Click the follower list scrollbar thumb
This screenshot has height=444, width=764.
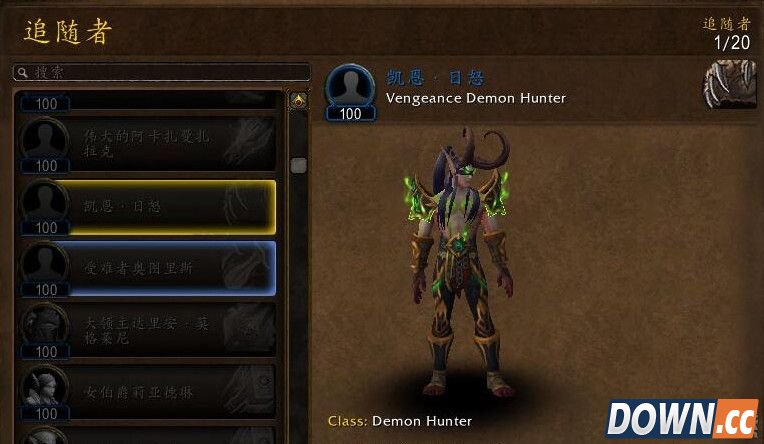pyautogui.click(x=298, y=166)
